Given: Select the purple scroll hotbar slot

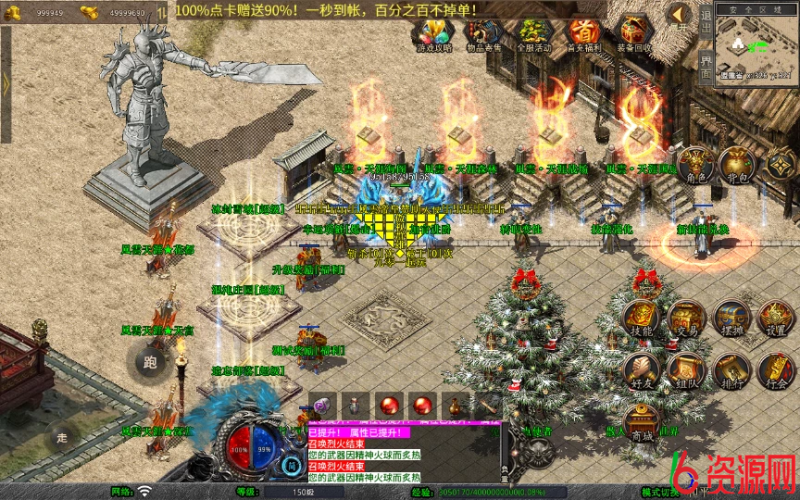Looking at the screenshot, I should (322, 405).
